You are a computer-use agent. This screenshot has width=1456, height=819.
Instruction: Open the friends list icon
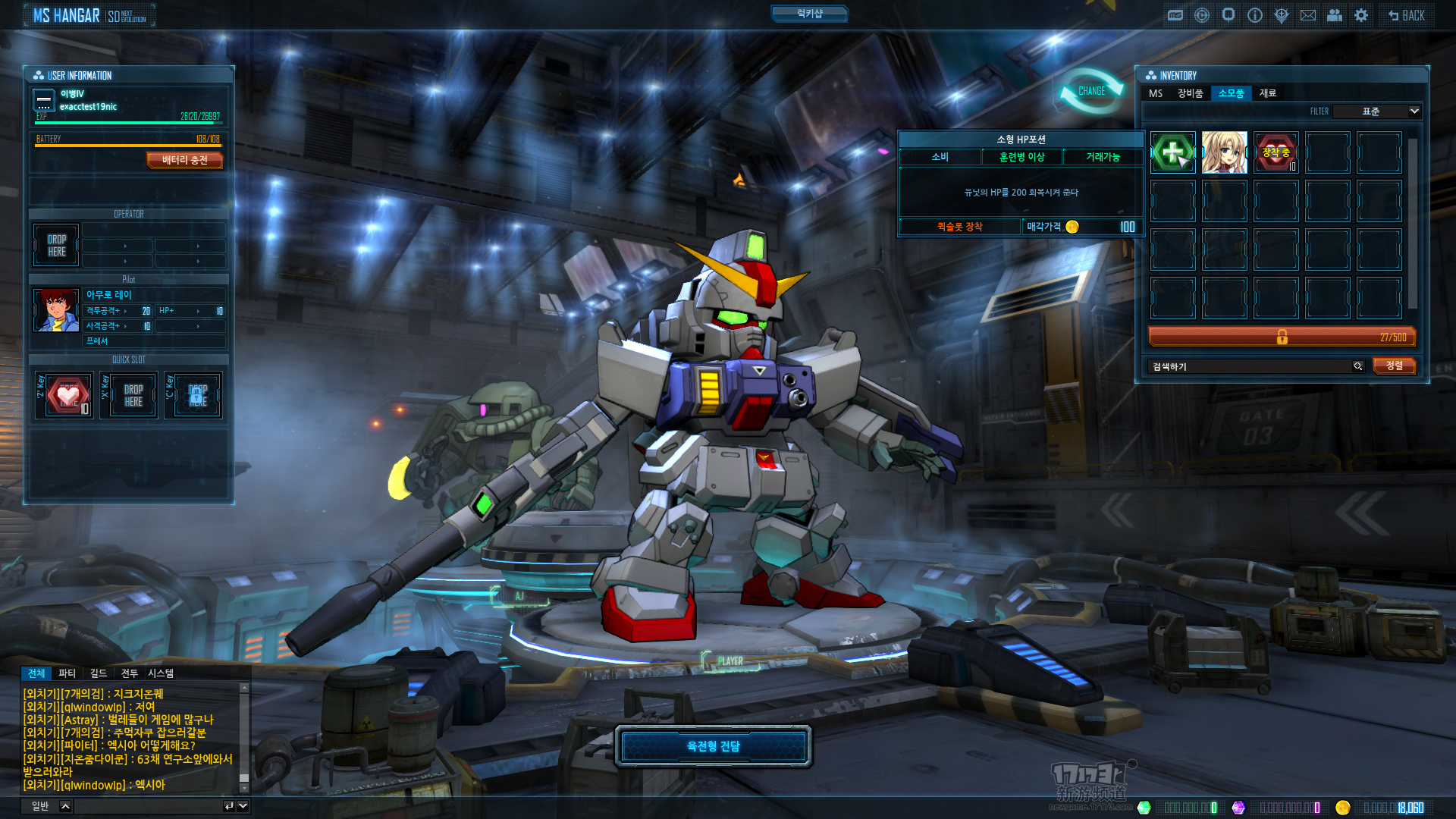[1335, 15]
